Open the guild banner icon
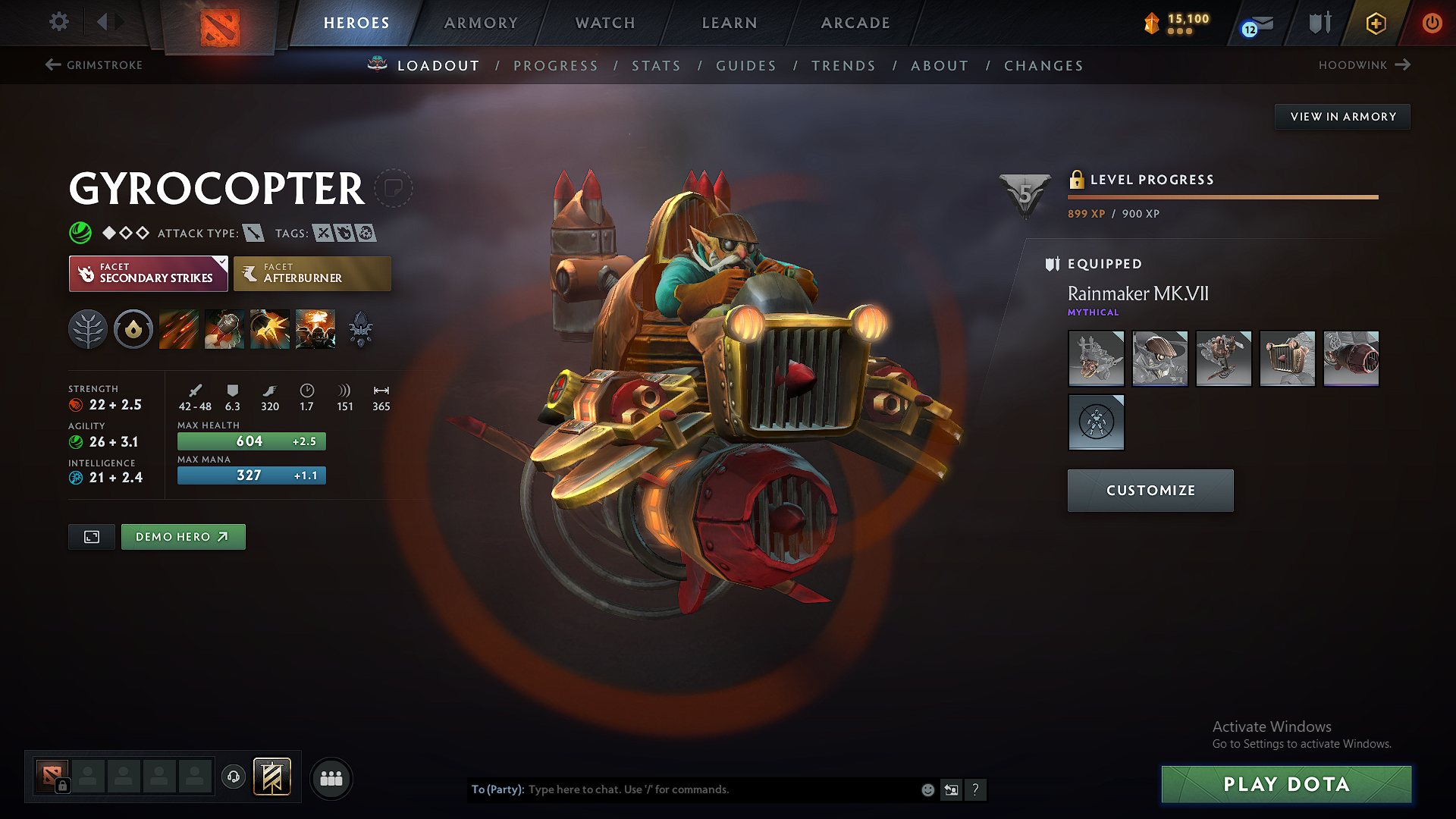The height and width of the screenshot is (819, 1456). (x=273, y=777)
